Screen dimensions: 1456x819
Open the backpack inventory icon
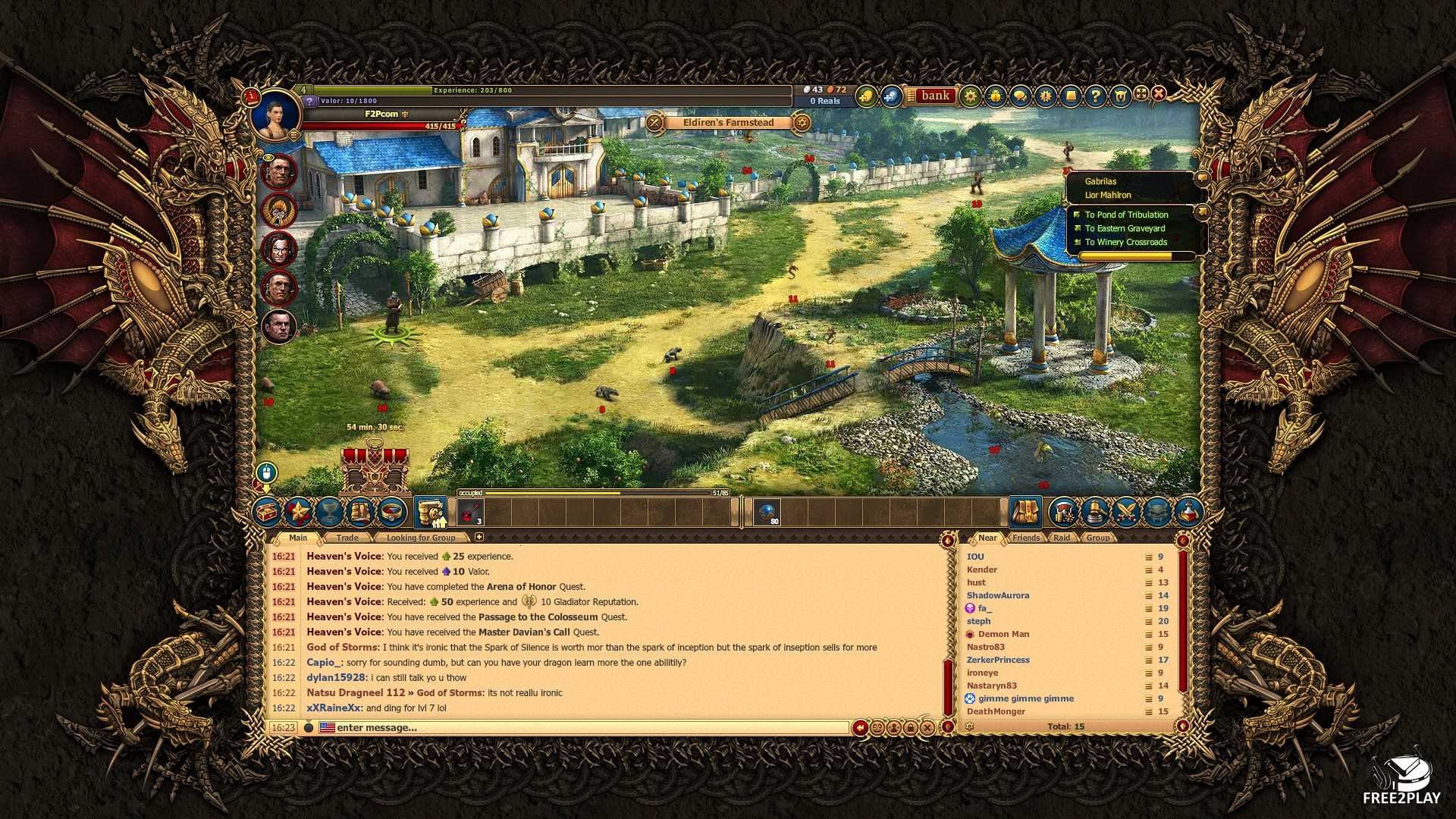1025,513
